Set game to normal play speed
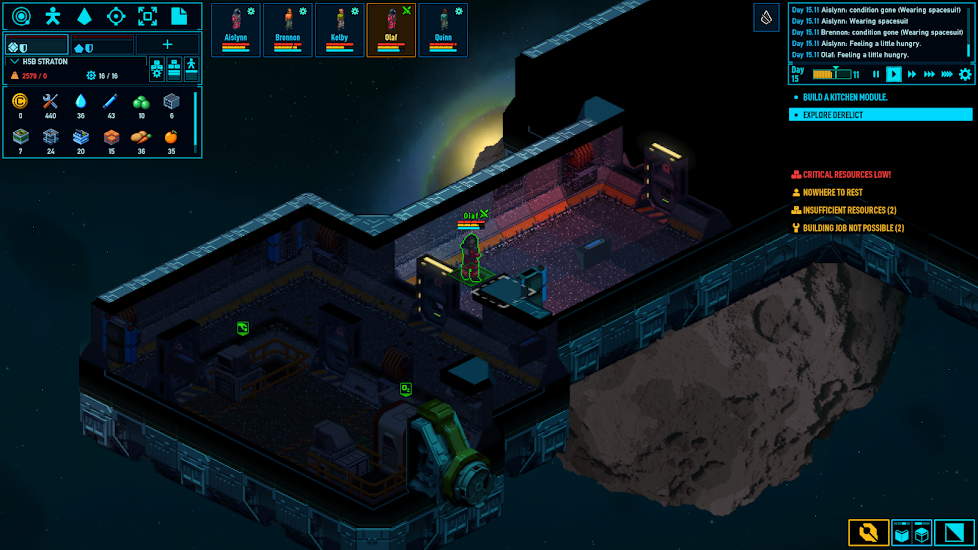The image size is (978, 550). [x=894, y=74]
